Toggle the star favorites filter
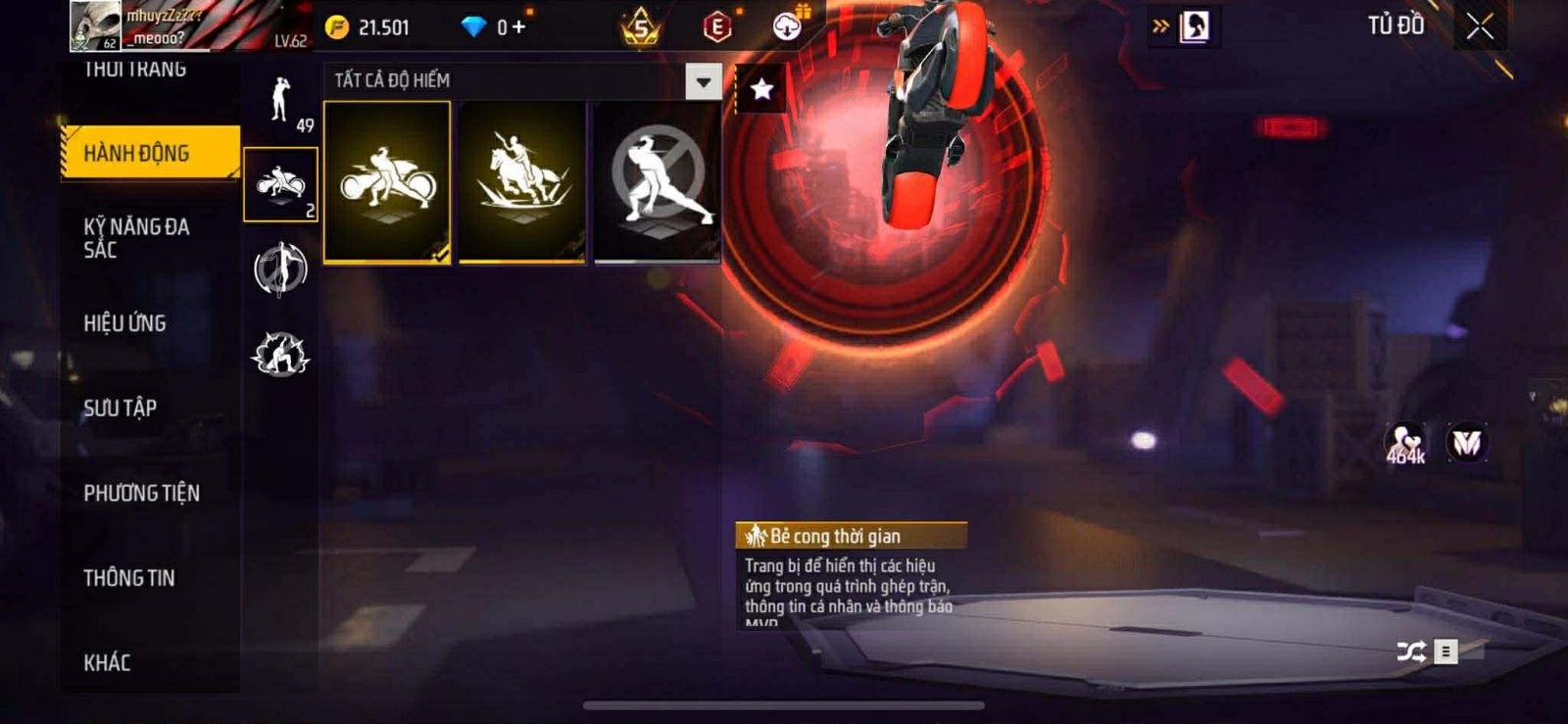The width and height of the screenshot is (1568, 724). point(761,90)
